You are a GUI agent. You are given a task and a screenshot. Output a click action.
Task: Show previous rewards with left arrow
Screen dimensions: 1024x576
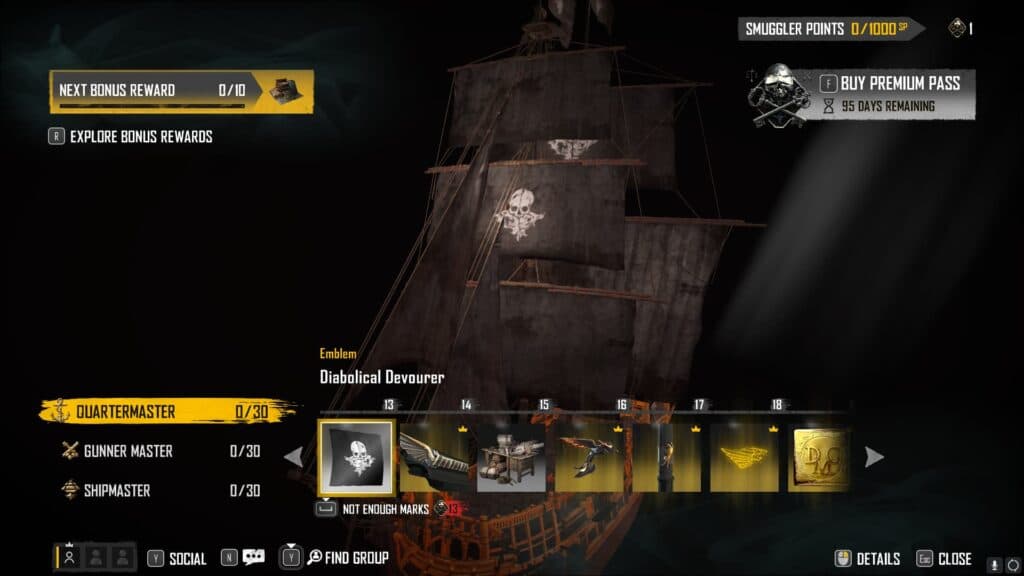point(294,457)
